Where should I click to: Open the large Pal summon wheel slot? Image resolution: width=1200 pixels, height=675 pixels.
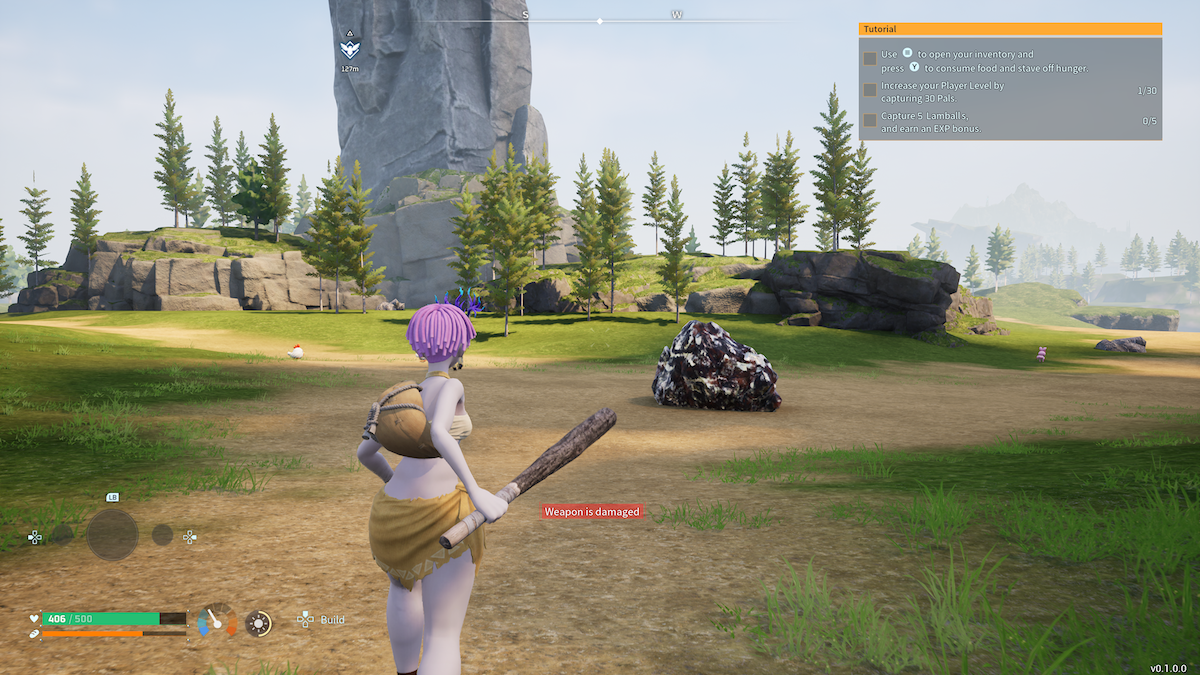click(112, 535)
